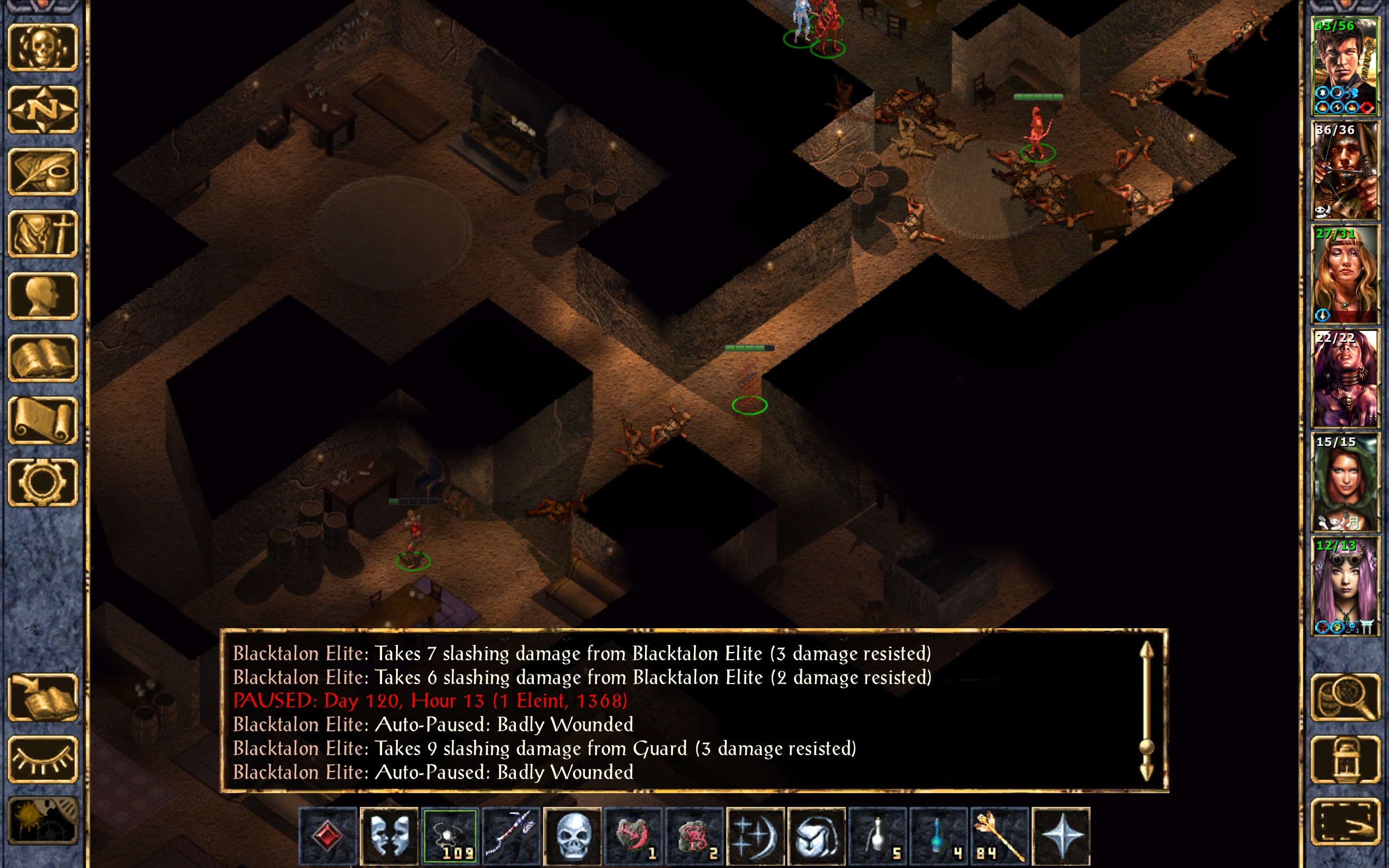The image size is (1389, 868).
Task: Select the top party member portrait
Action: 1345,67
